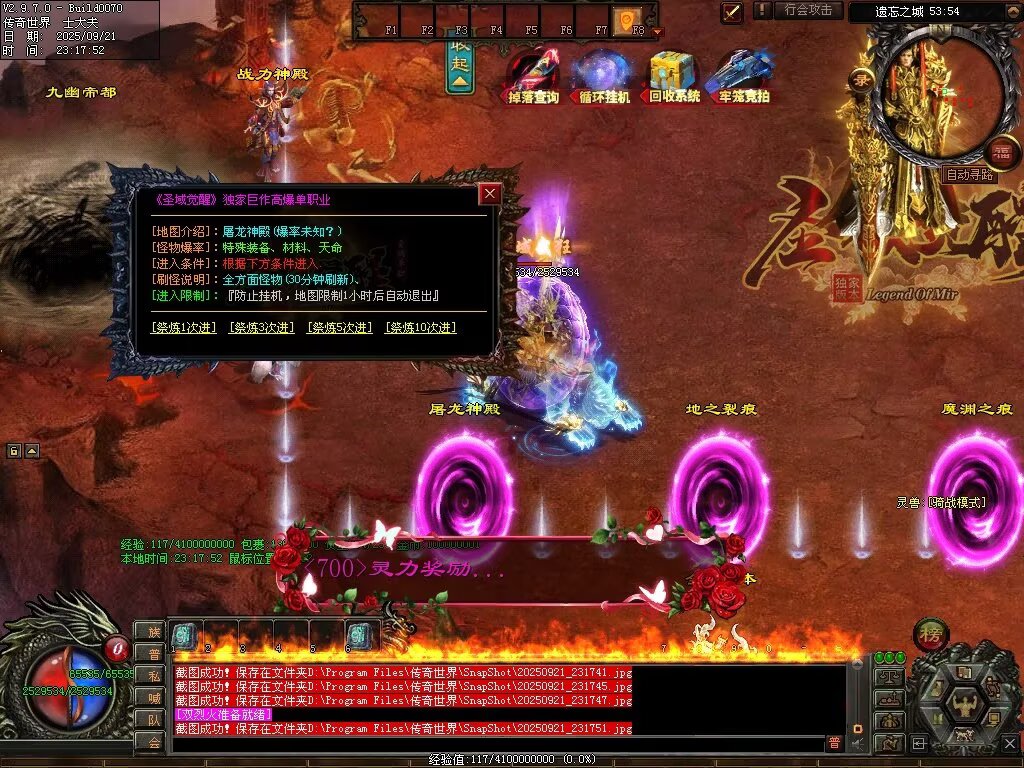The image size is (1024, 768).
Task: Choose the 祭炼1次进 entry option
Action: pos(183,327)
